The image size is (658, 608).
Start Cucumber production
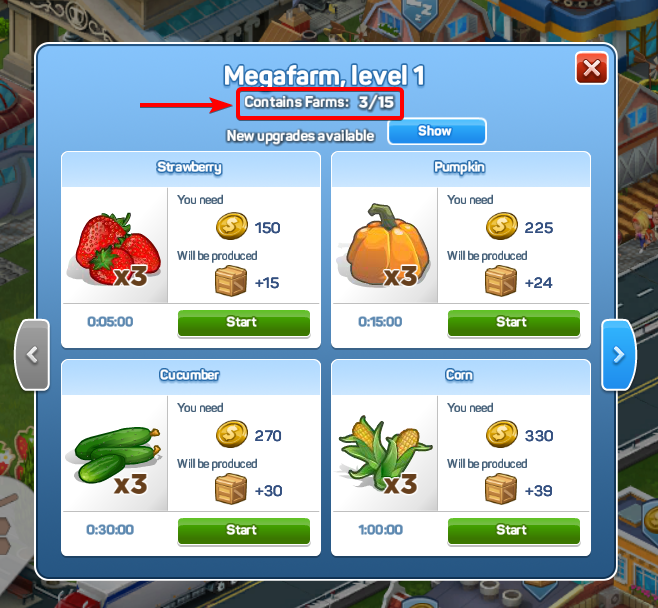click(x=243, y=530)
